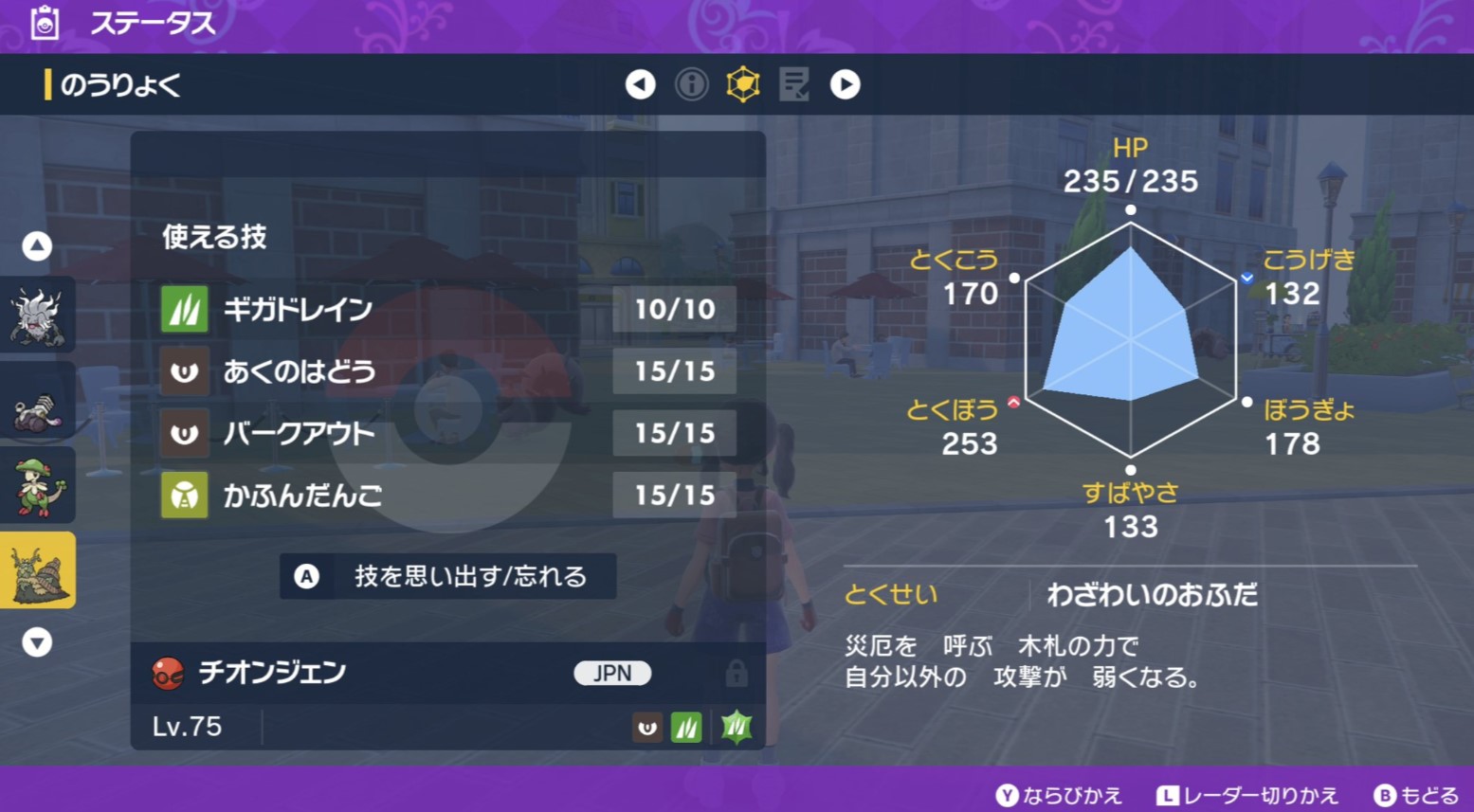Go to the previous status page arrow
Screen dimensions: 1474x812
coord(640,85)
